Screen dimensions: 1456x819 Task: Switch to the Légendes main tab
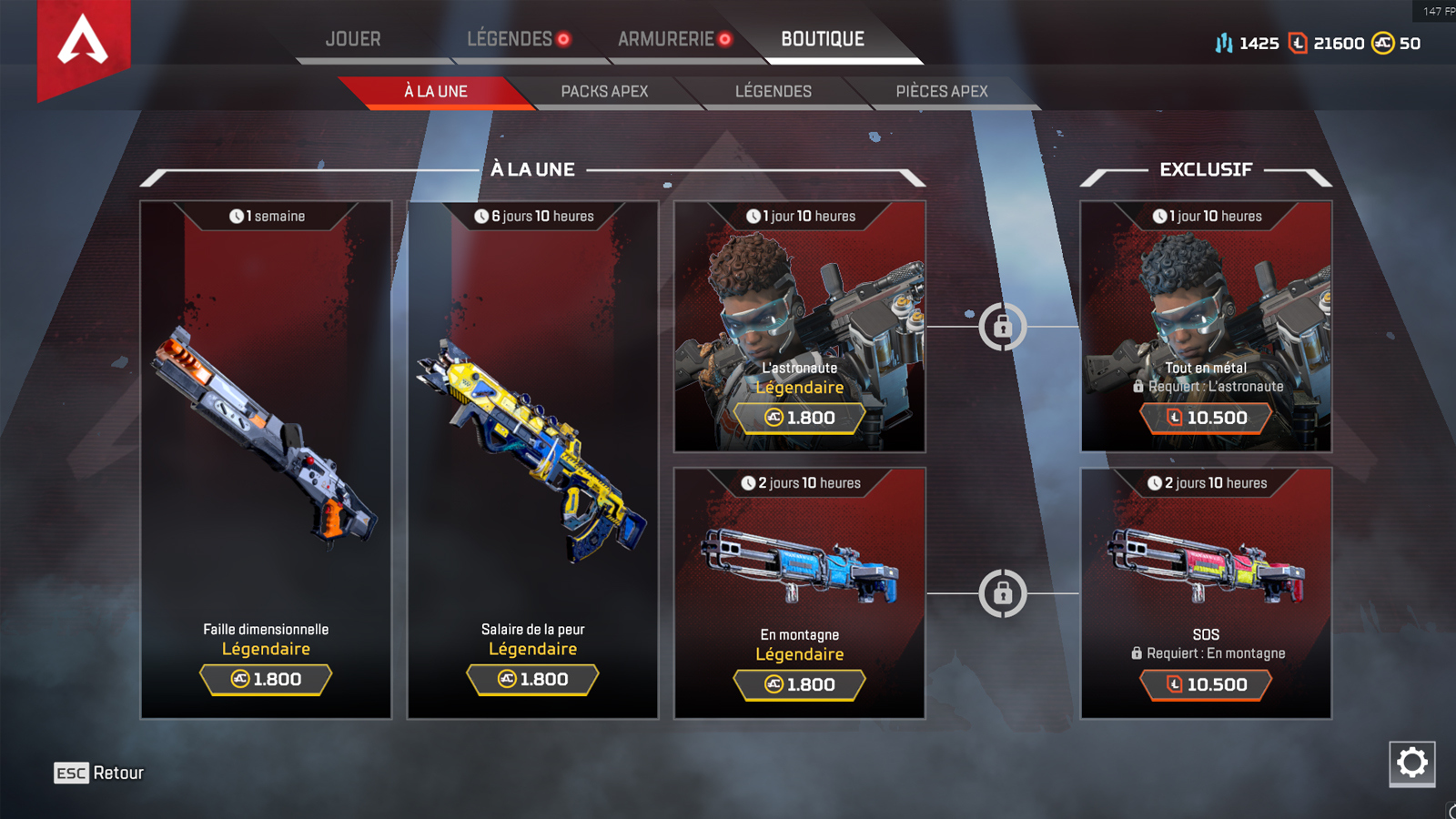511,39
